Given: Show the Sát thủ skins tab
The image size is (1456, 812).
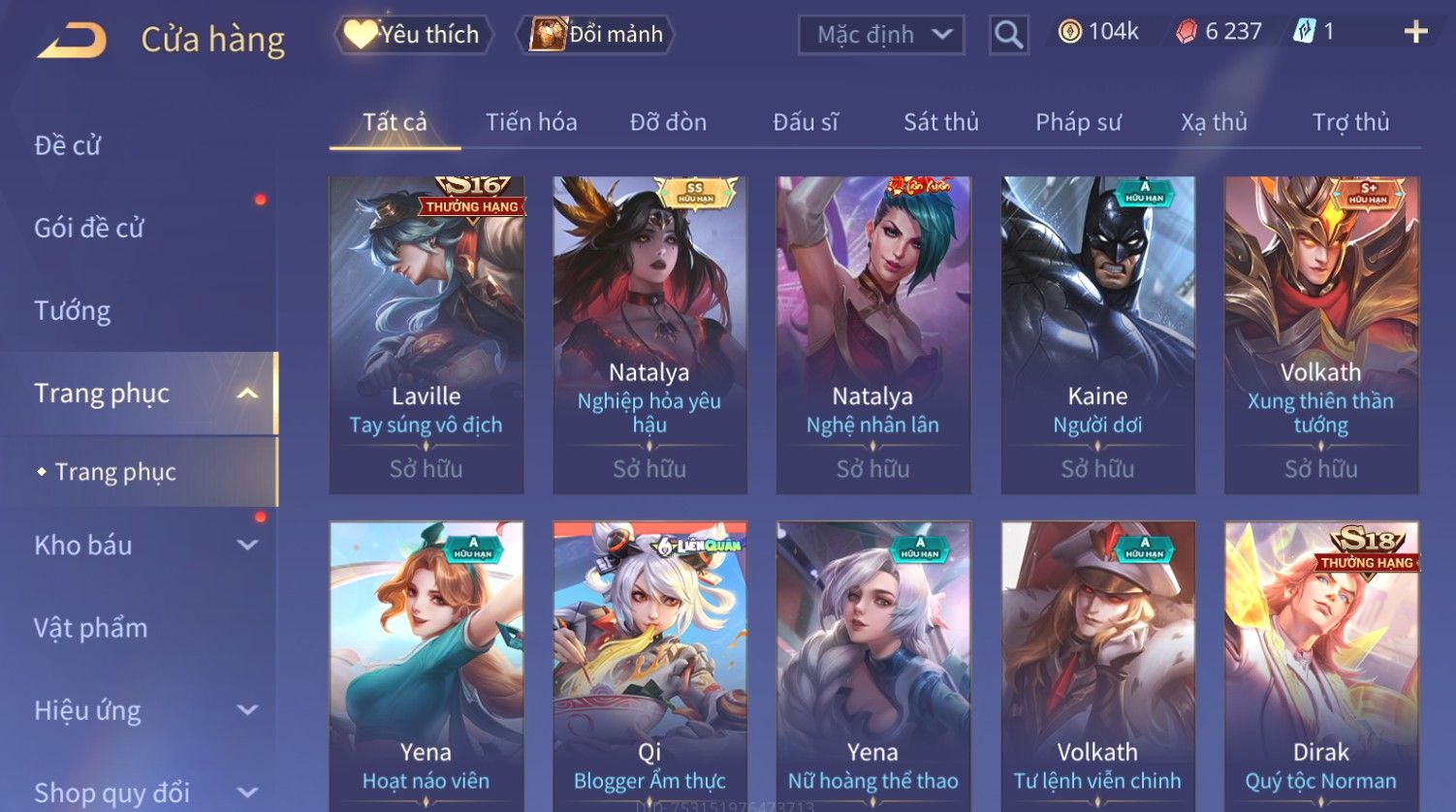Looking at the screenshot, I should [x=940, y=122].
